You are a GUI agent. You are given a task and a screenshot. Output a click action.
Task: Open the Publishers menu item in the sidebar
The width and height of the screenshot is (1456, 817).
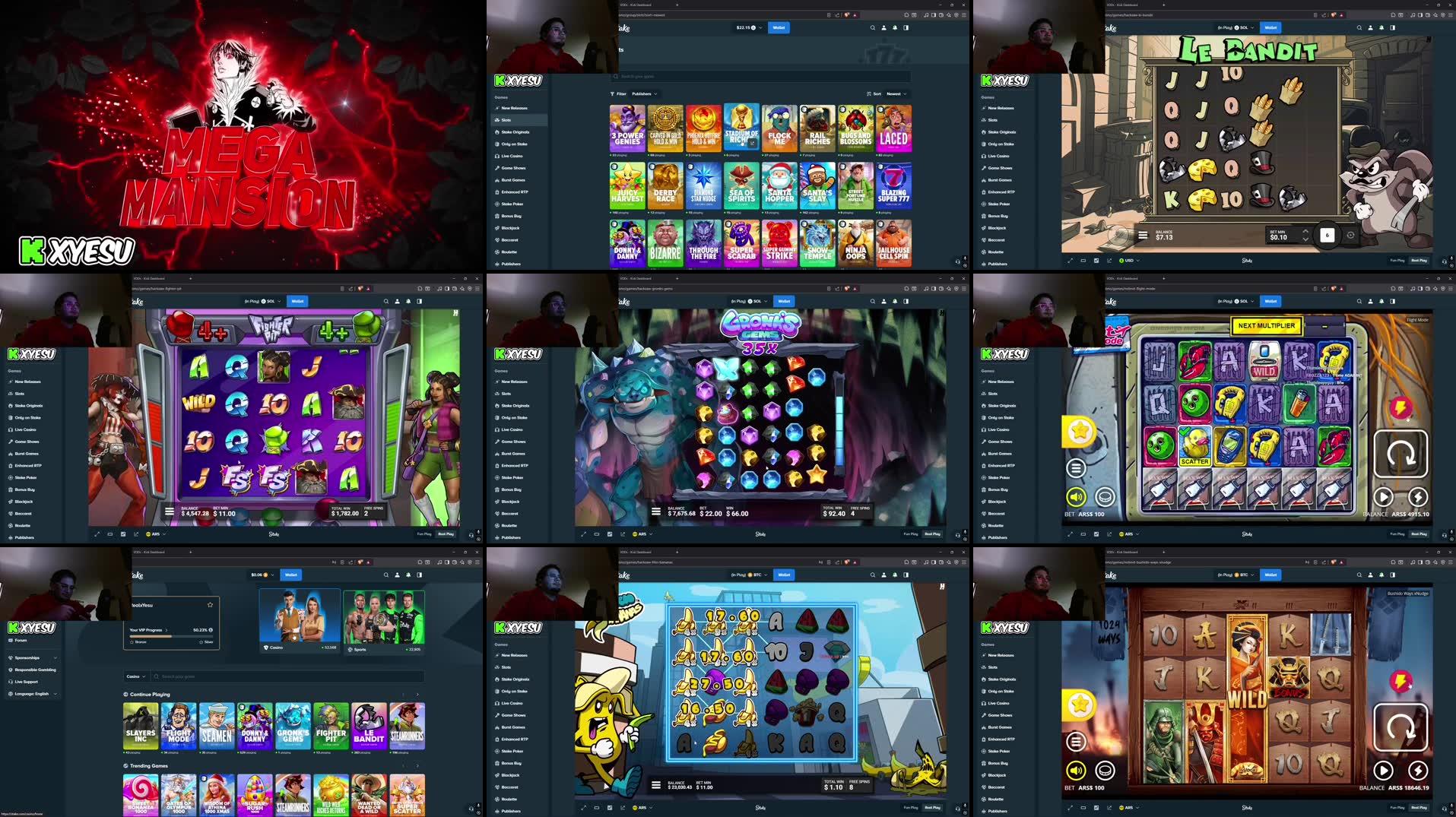[511, 264]
